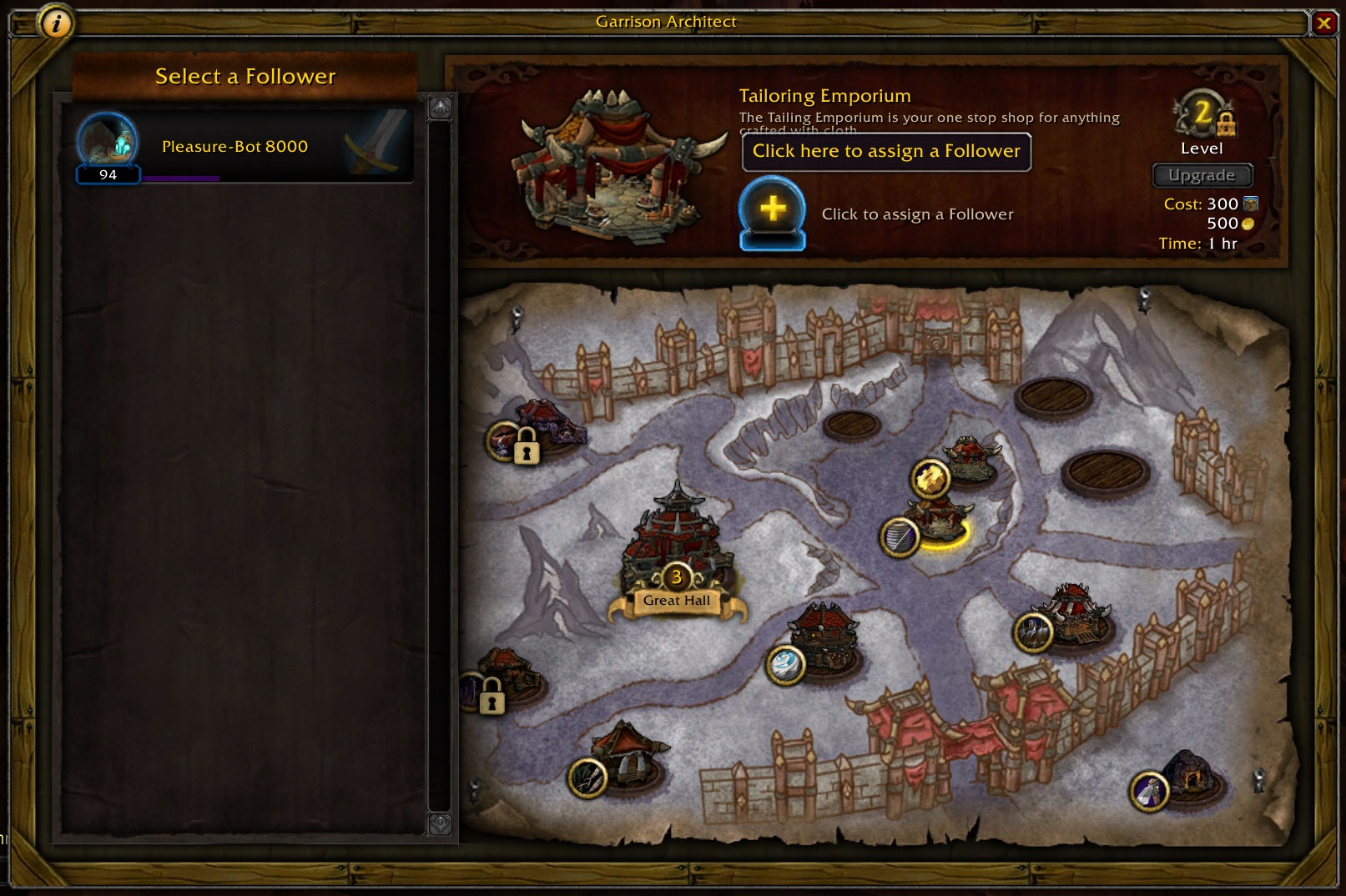Screen dimensions: 1346x896
Task: Close the Garrison Architect window
Action: 1323,23
